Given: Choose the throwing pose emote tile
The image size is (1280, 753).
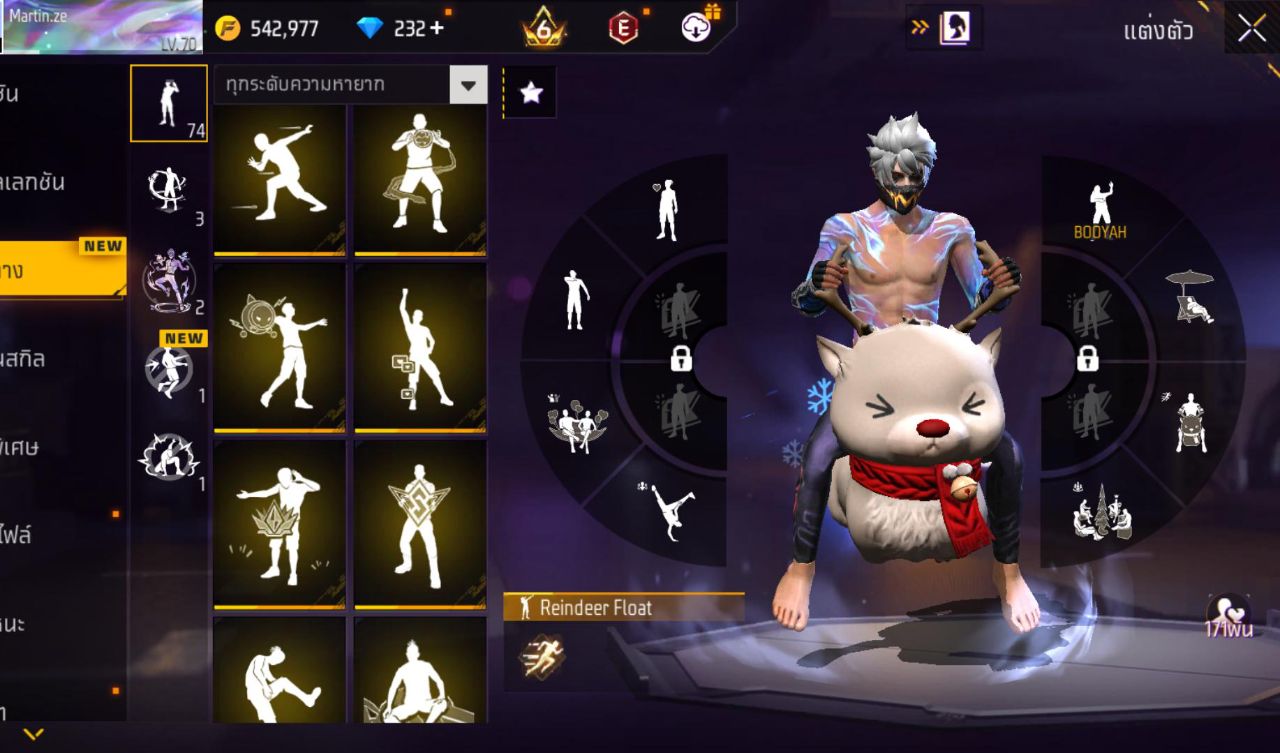Looking at the screenshot, I should 280,177.
